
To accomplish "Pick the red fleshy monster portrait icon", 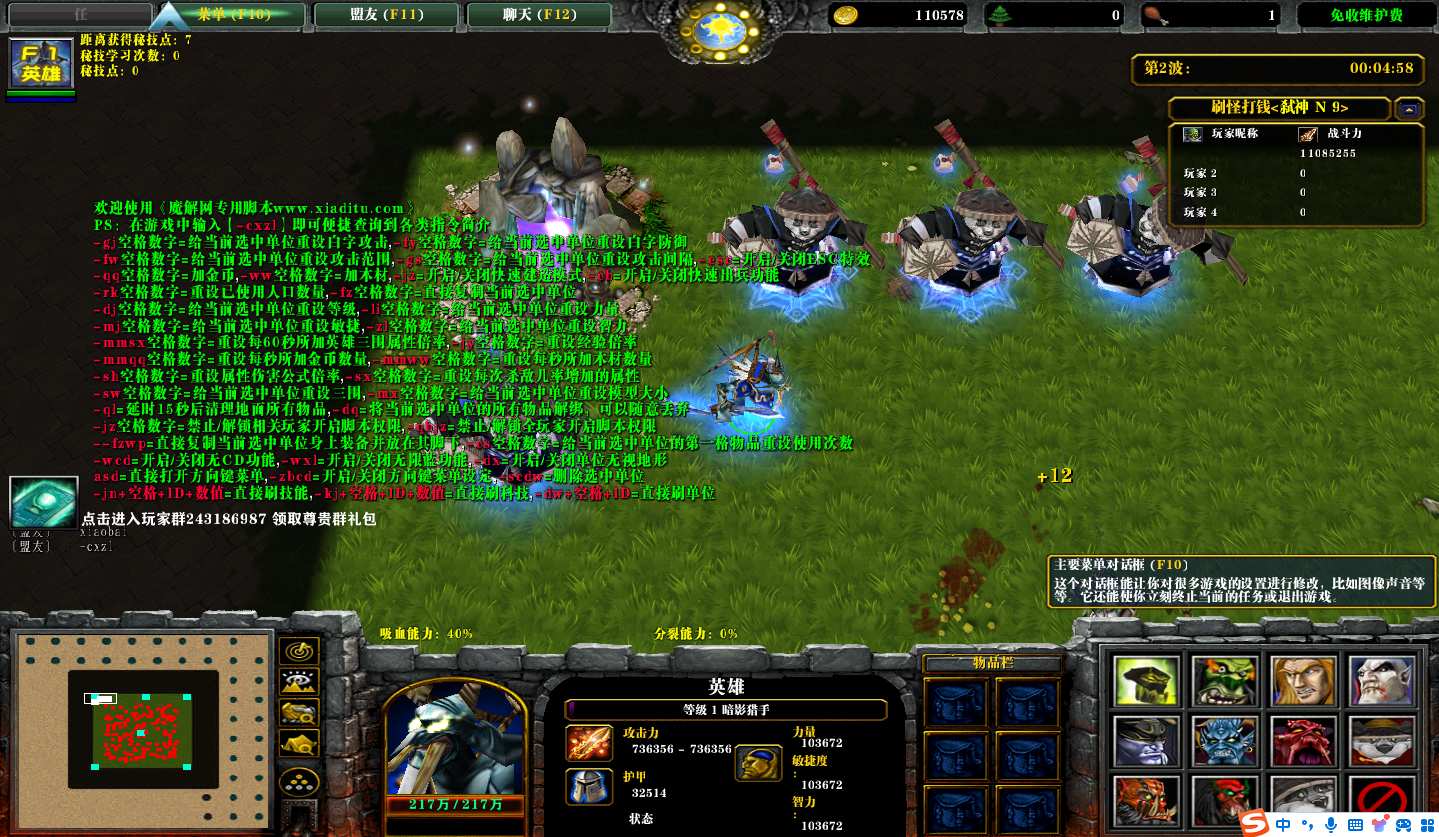I will [x=1304, y=741].
